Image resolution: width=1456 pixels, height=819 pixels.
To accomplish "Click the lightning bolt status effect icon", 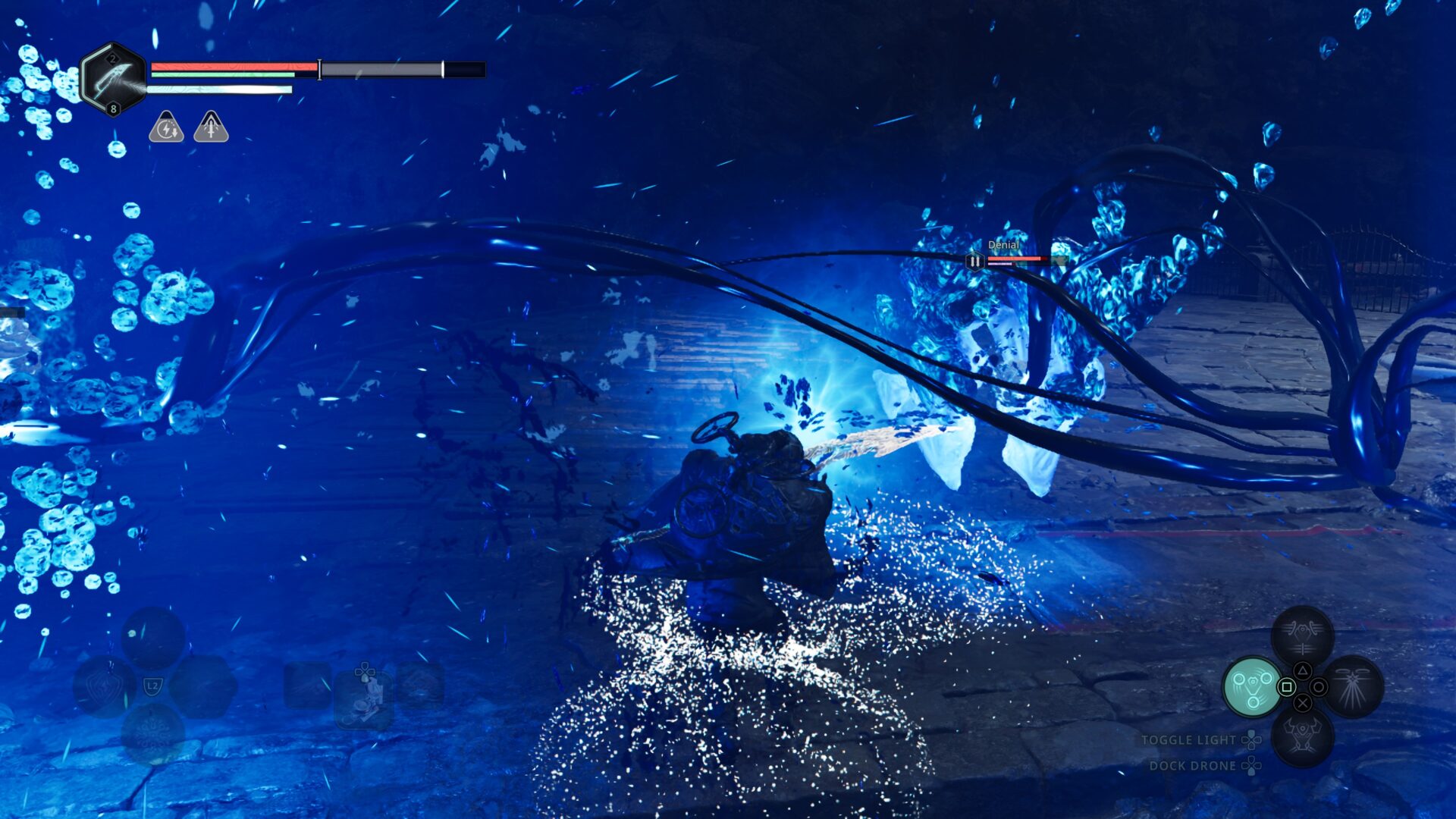I will 165,127.
